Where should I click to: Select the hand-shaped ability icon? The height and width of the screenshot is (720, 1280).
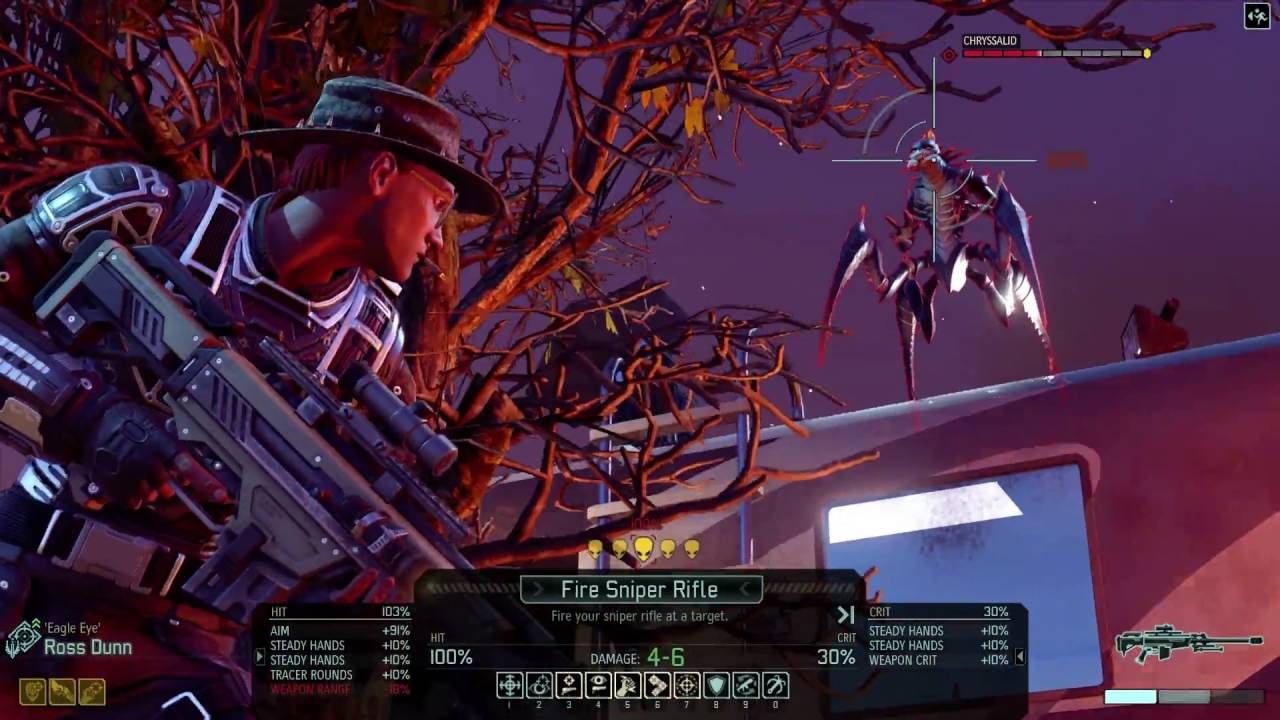tap(628, 685)
